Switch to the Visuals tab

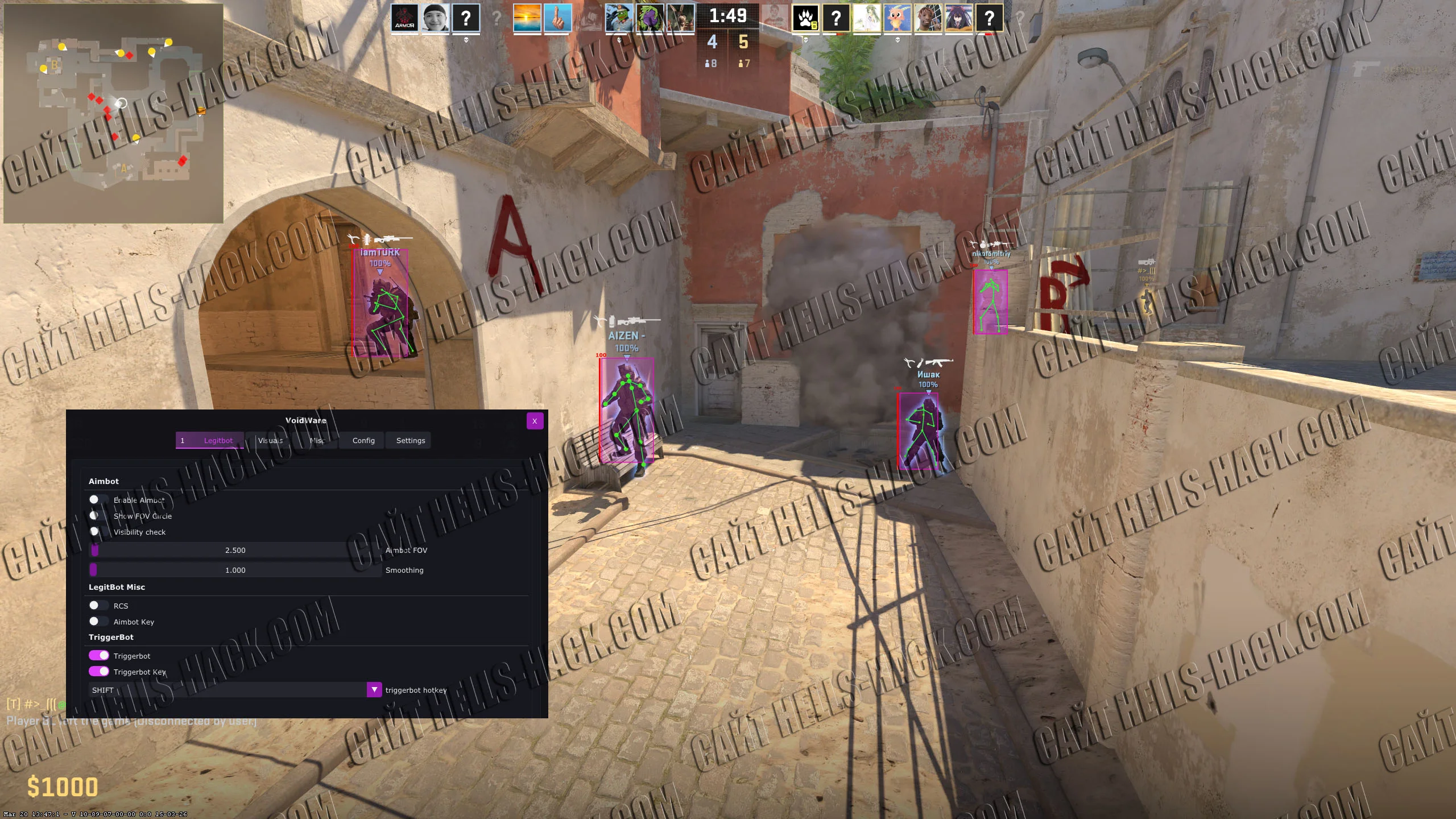[271, 440]
